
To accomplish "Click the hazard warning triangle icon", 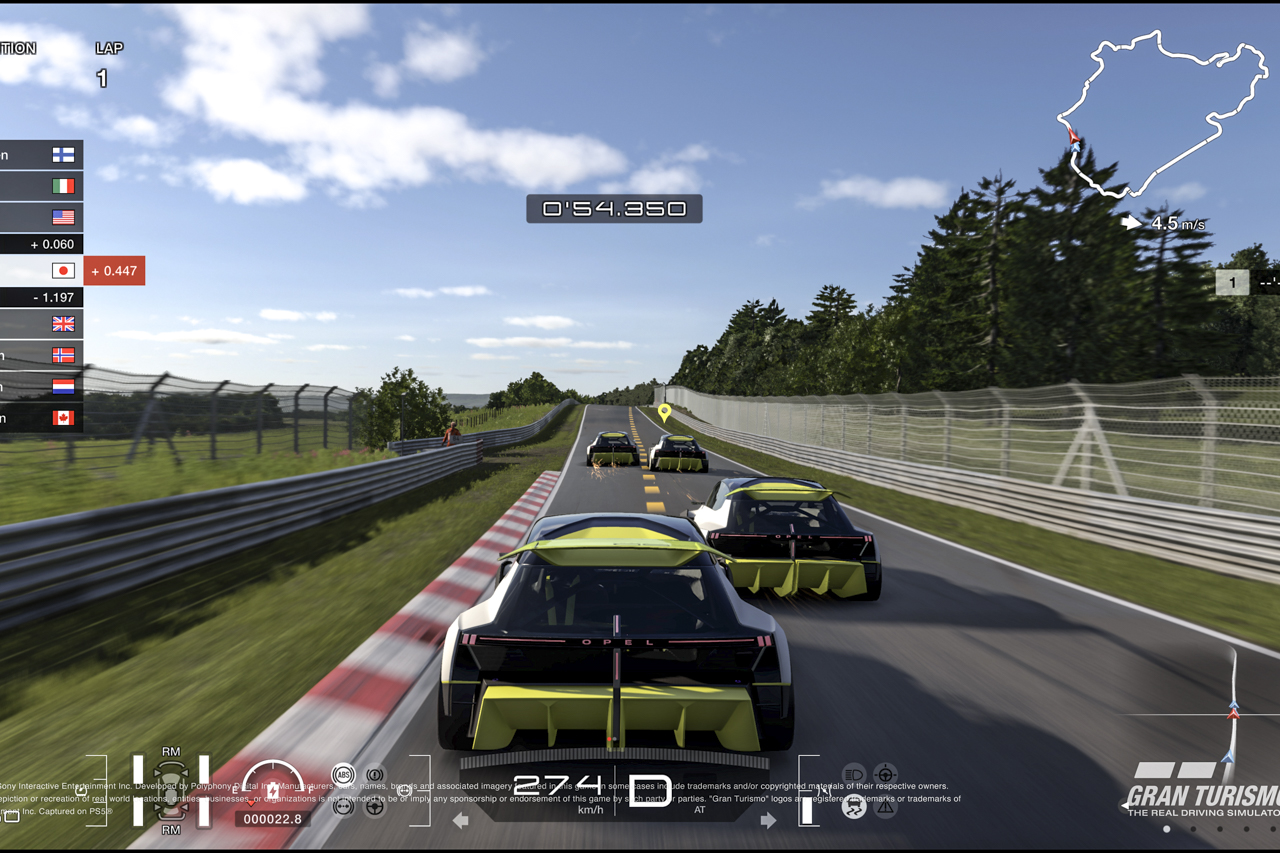I will pyautogui.click(x=885, y=807).
